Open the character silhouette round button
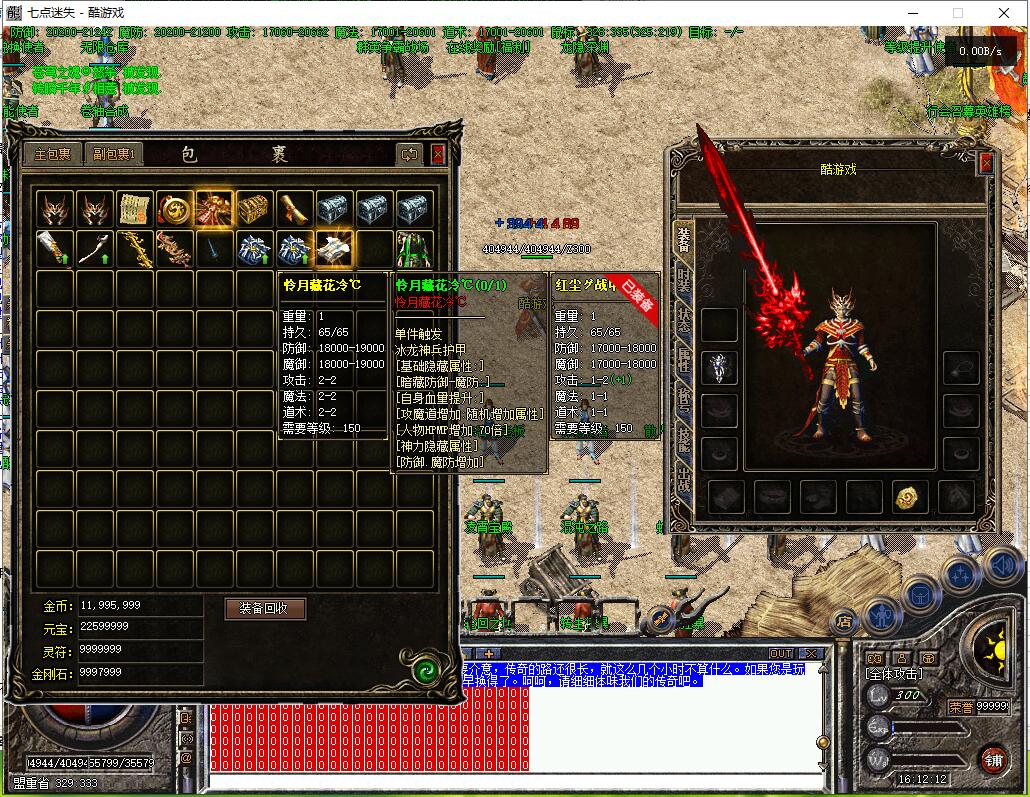 pos(883,612)
